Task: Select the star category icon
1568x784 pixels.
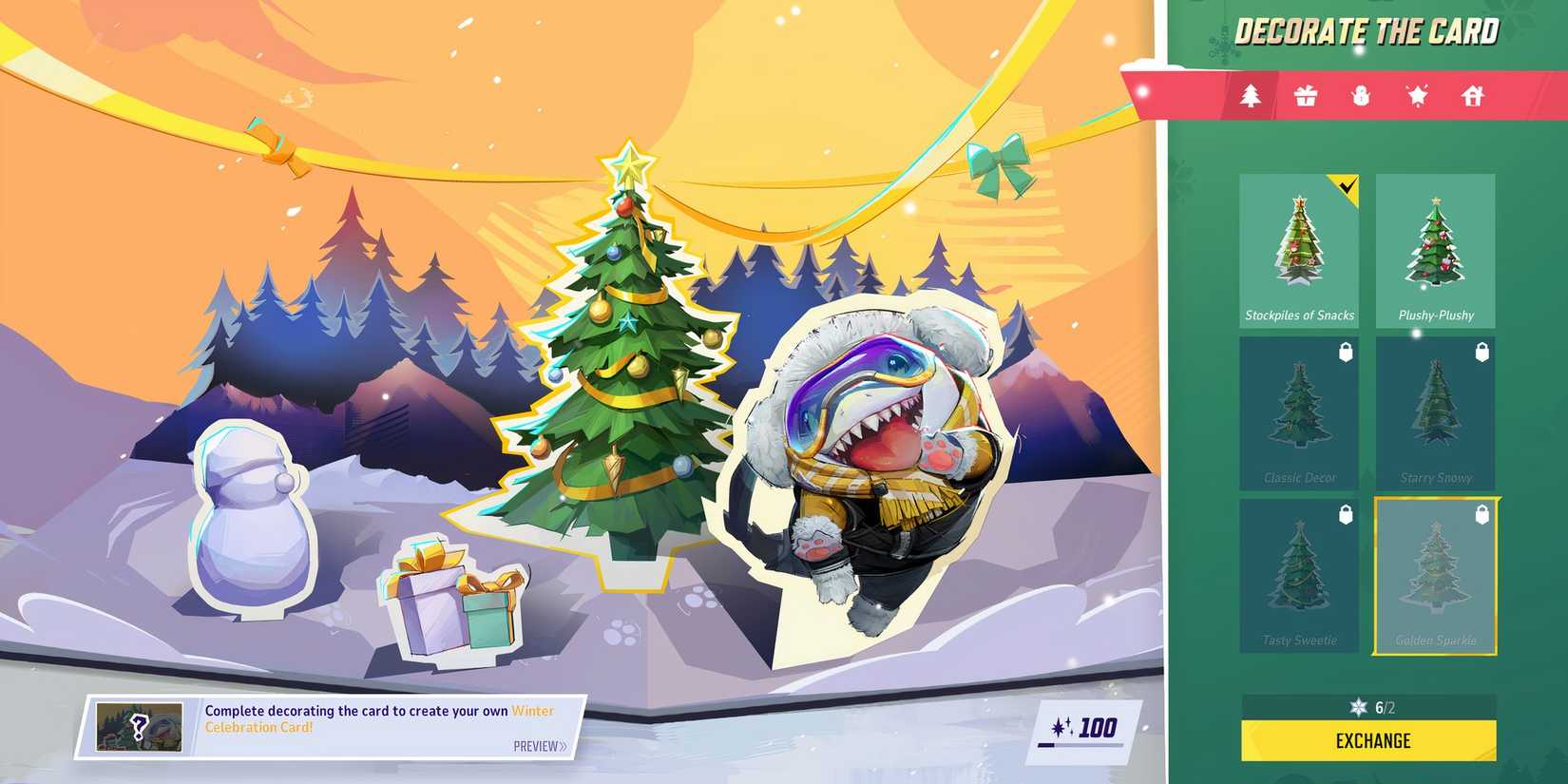Action: coord(1416,95)
